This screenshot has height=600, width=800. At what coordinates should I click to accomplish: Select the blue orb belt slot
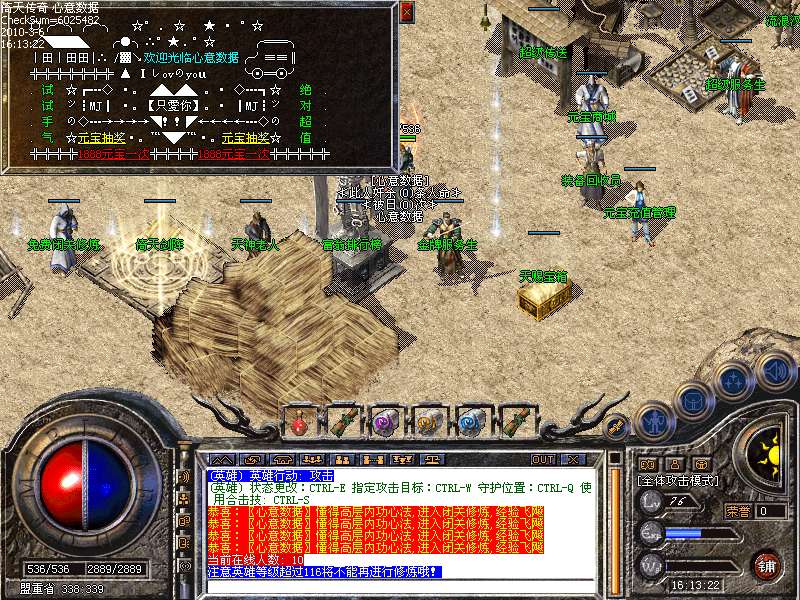coord(471,422)
